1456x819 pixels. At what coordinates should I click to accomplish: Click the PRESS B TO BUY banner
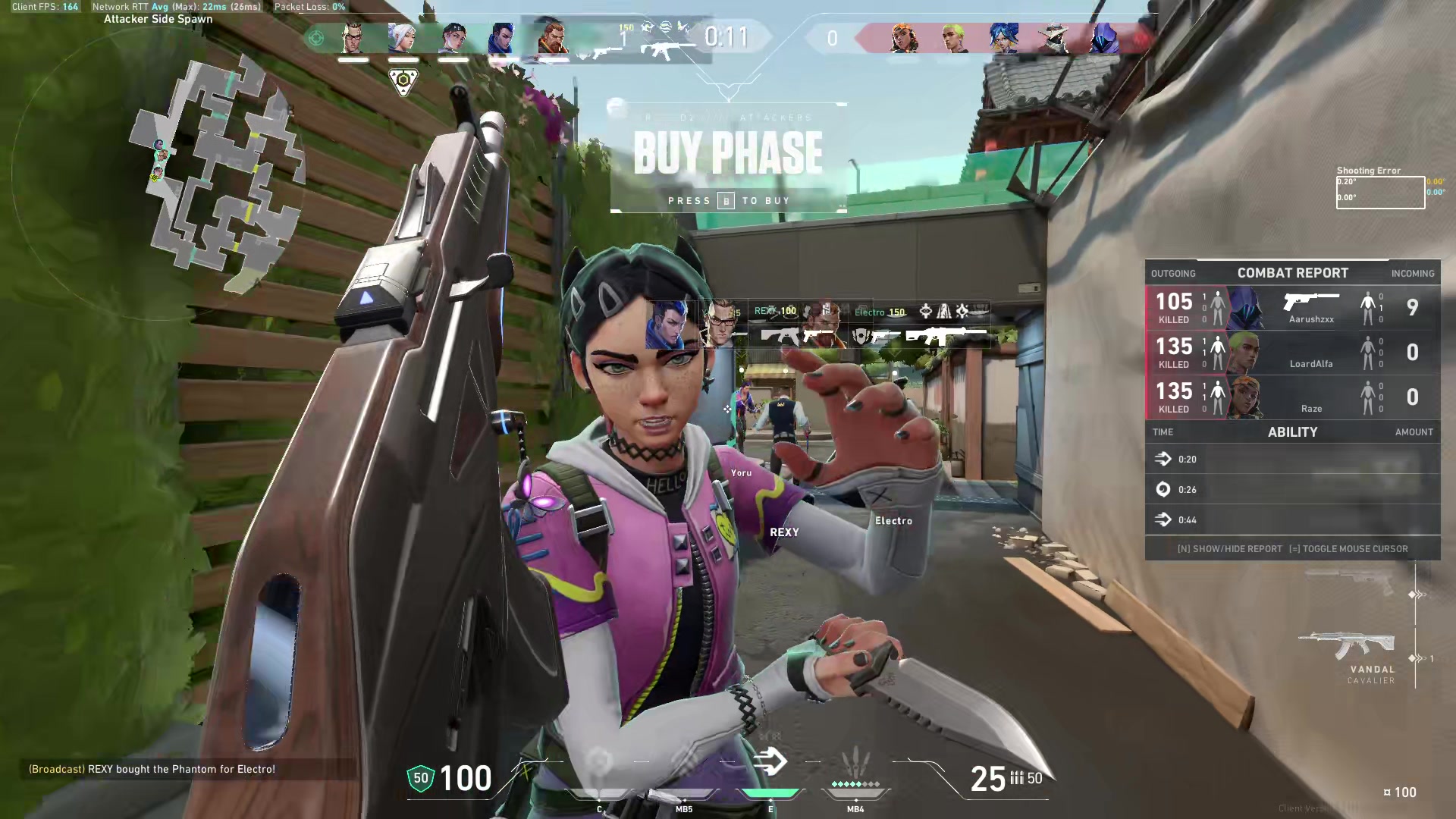(727, 200)
